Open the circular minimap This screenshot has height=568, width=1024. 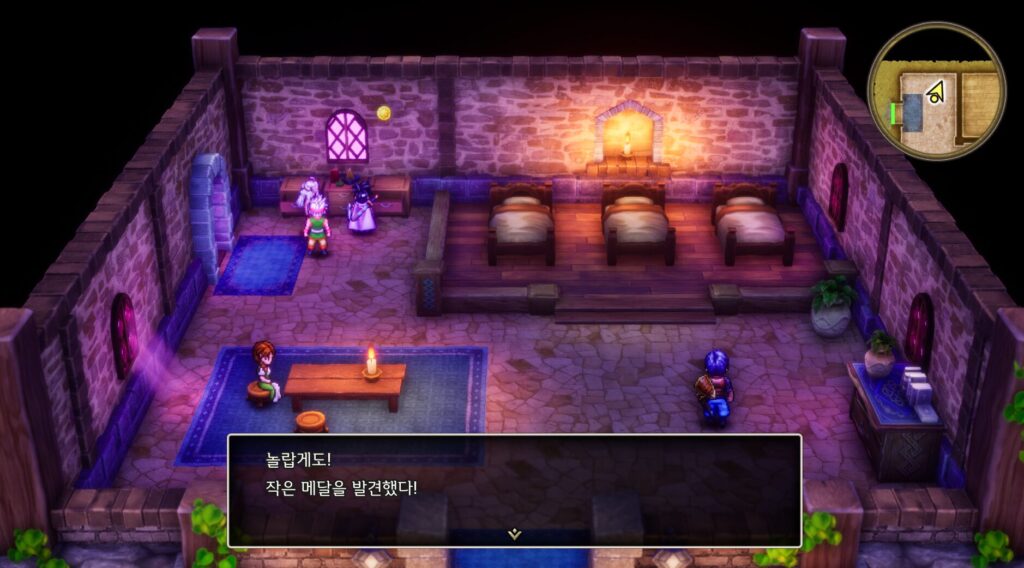point(936,91)
